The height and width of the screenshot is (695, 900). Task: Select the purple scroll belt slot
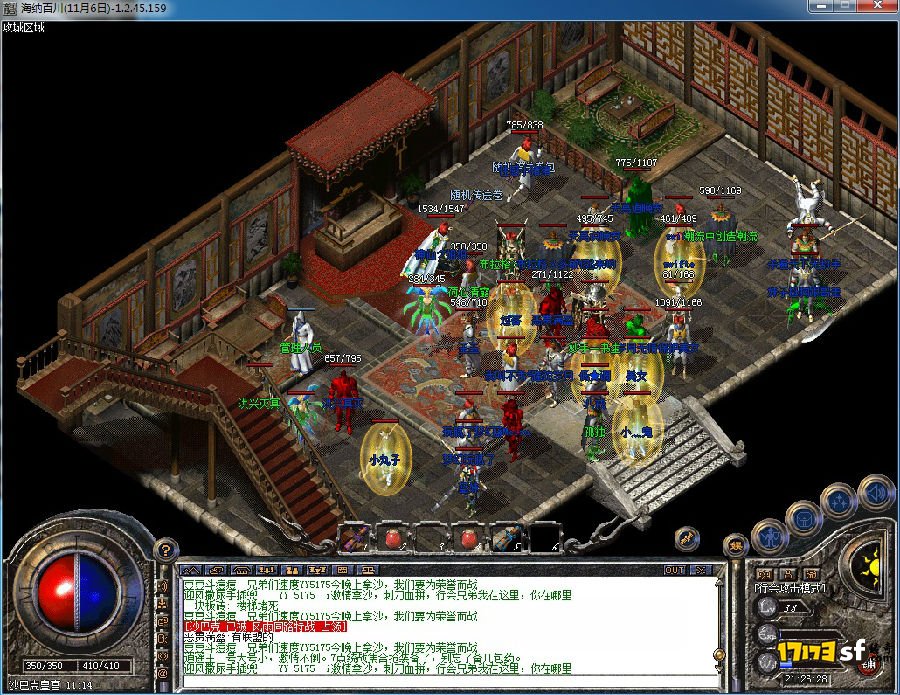point(352,539)
